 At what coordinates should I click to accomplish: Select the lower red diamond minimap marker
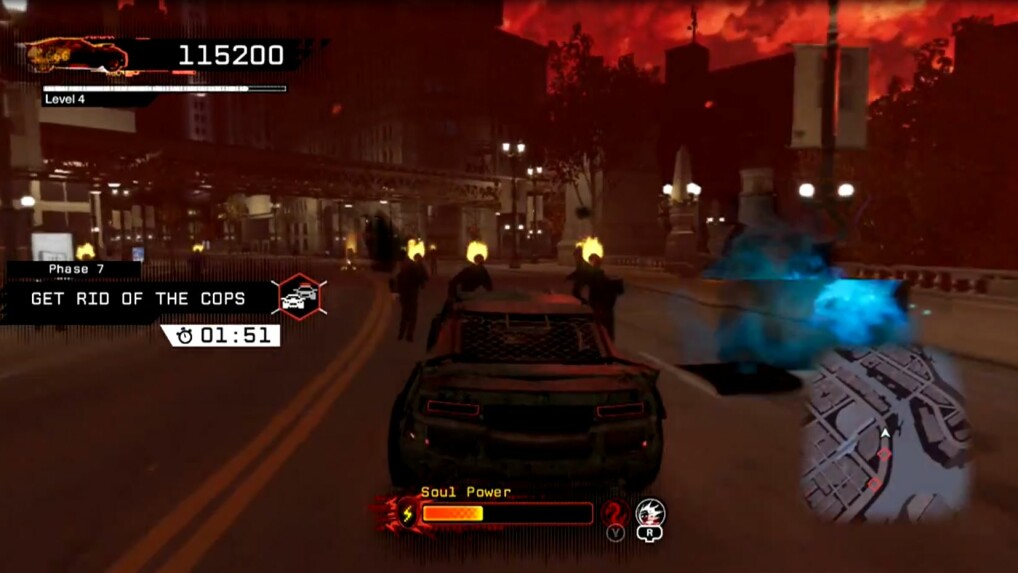(x=875, y=485)
